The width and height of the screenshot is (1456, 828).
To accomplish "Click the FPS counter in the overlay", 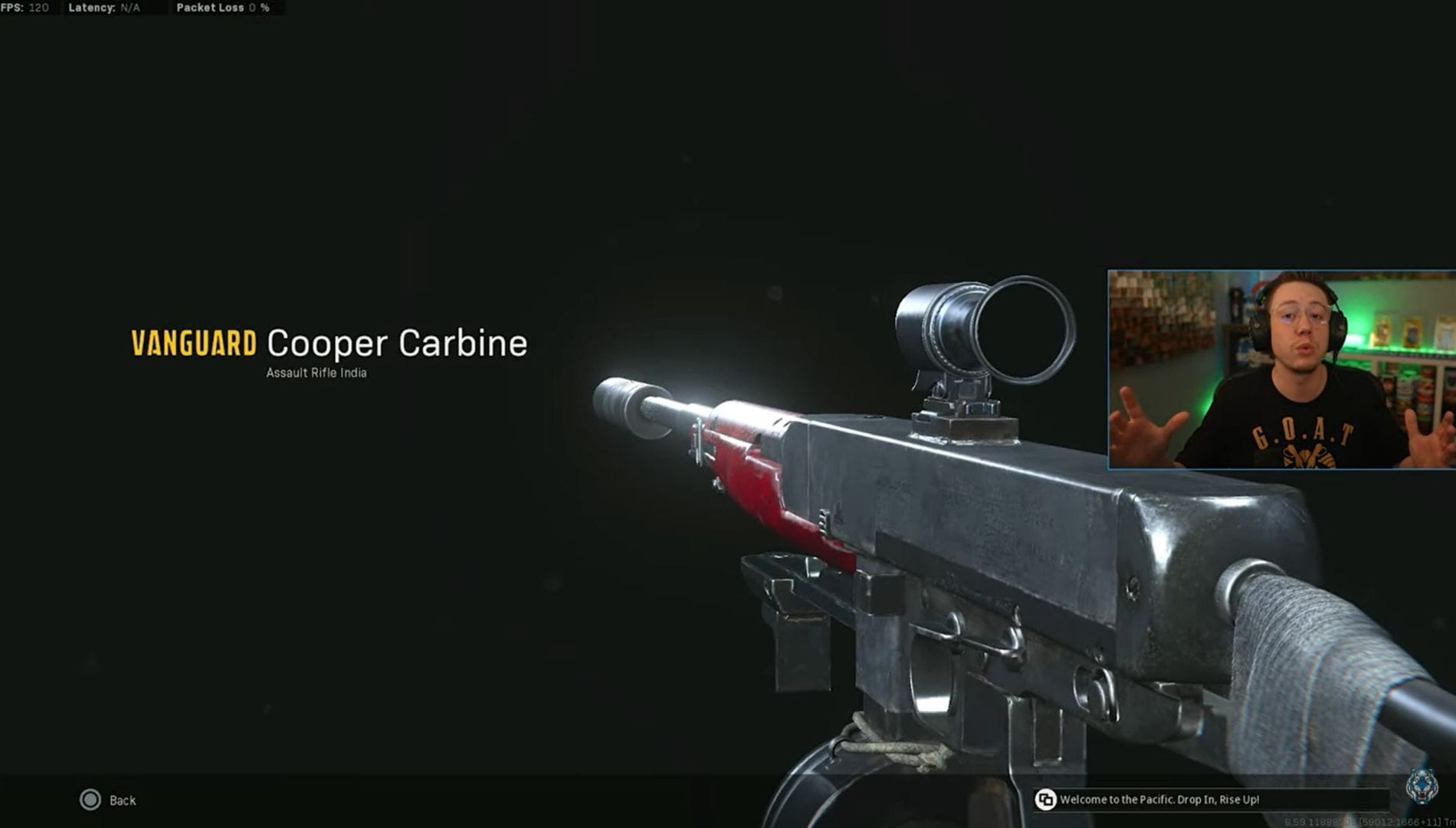I will tap(23, 8).
